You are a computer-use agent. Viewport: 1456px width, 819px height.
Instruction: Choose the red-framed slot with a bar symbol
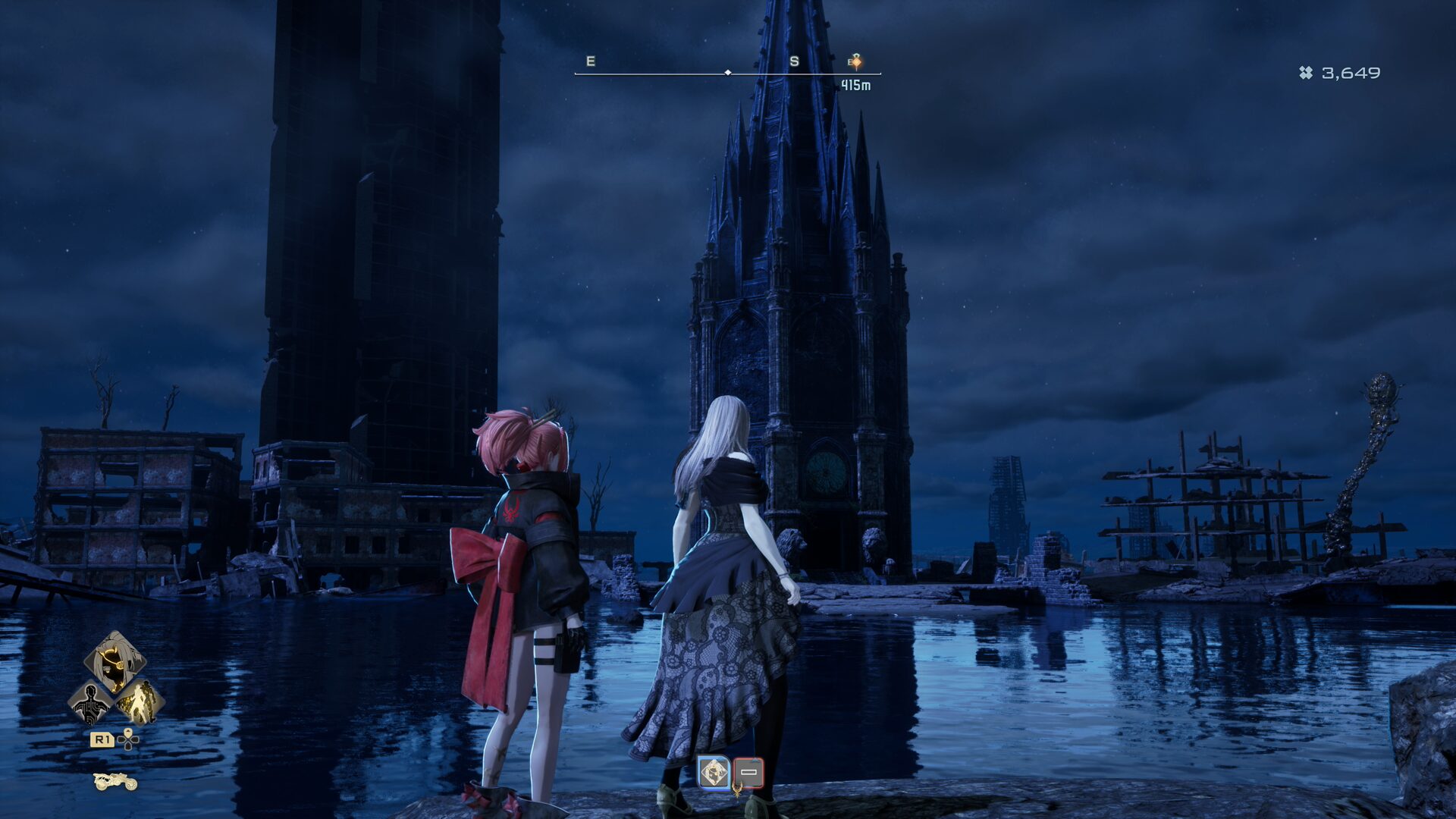pyautogui.click(x=748, y=773)
